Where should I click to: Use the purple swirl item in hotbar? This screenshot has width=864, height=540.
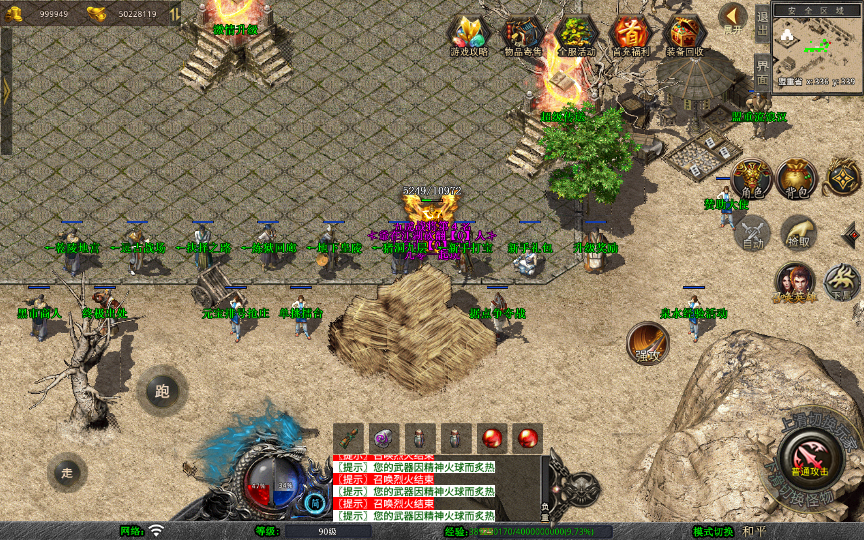click(x=385, y=437)
